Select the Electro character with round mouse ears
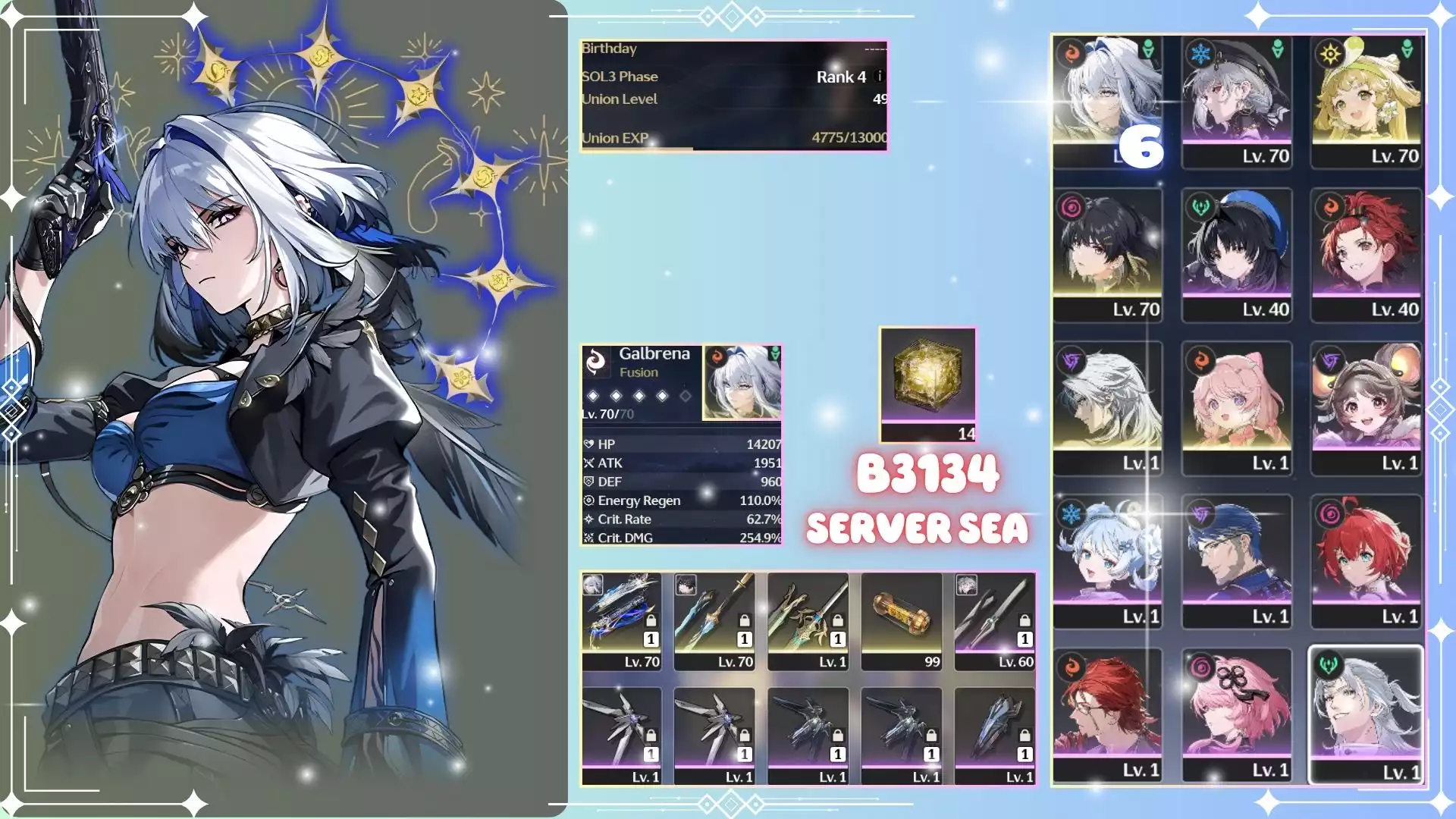The width and height of the screenshot is (1456, 819). click(x=1366, y=406)
